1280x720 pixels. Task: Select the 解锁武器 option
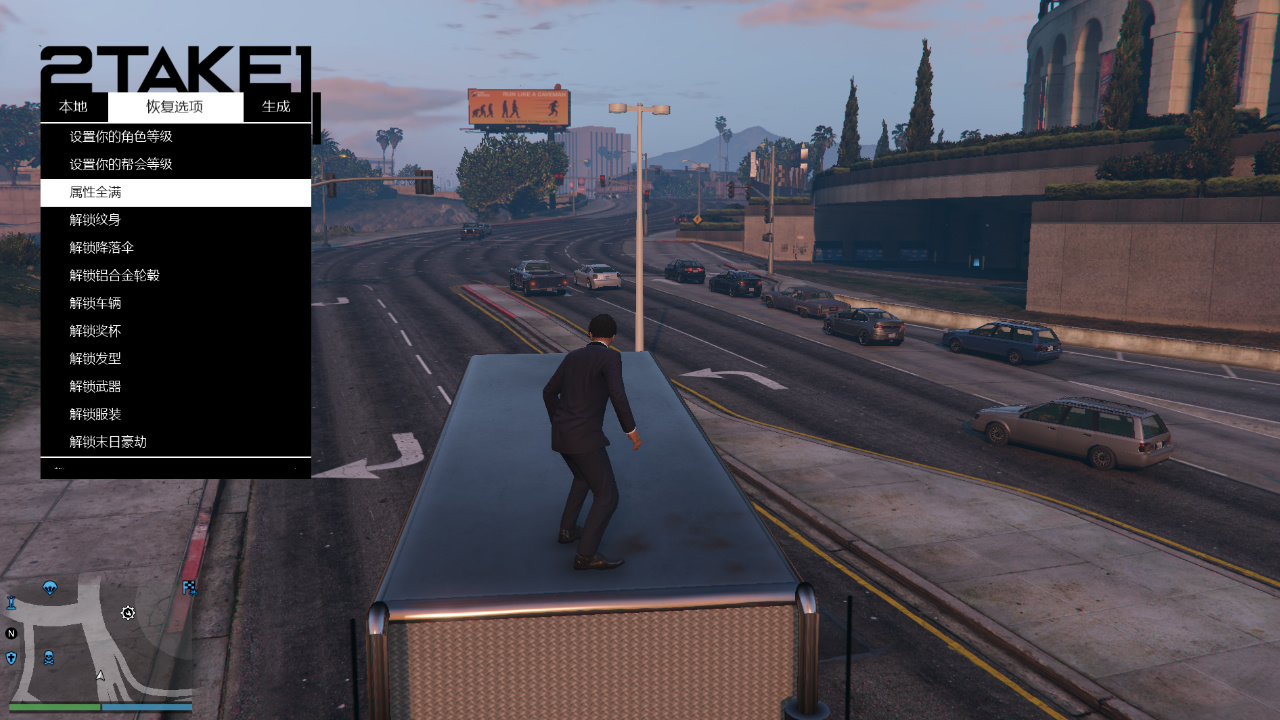coord(96,386)
